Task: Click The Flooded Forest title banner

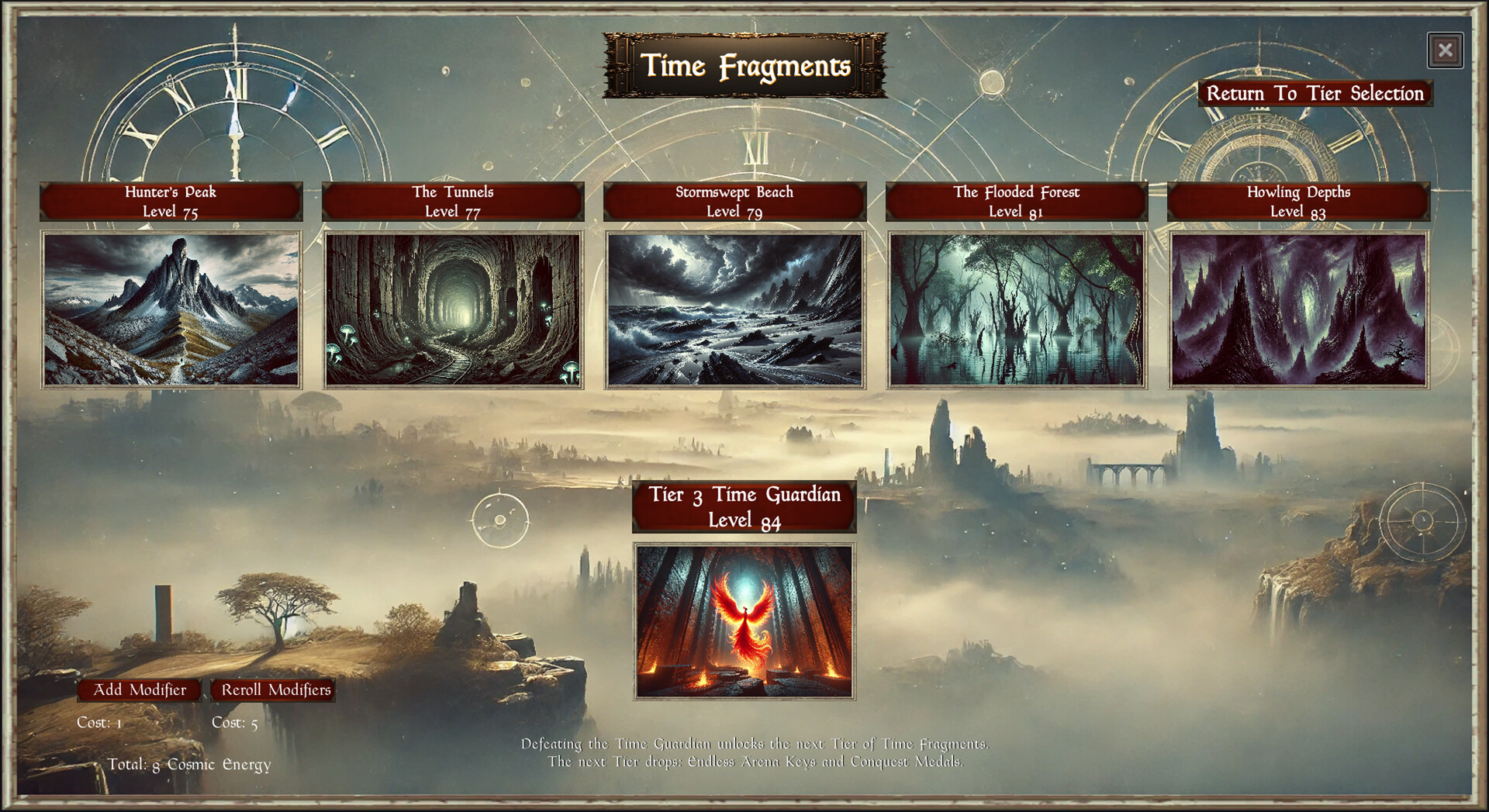Action: coord(1017,202)
